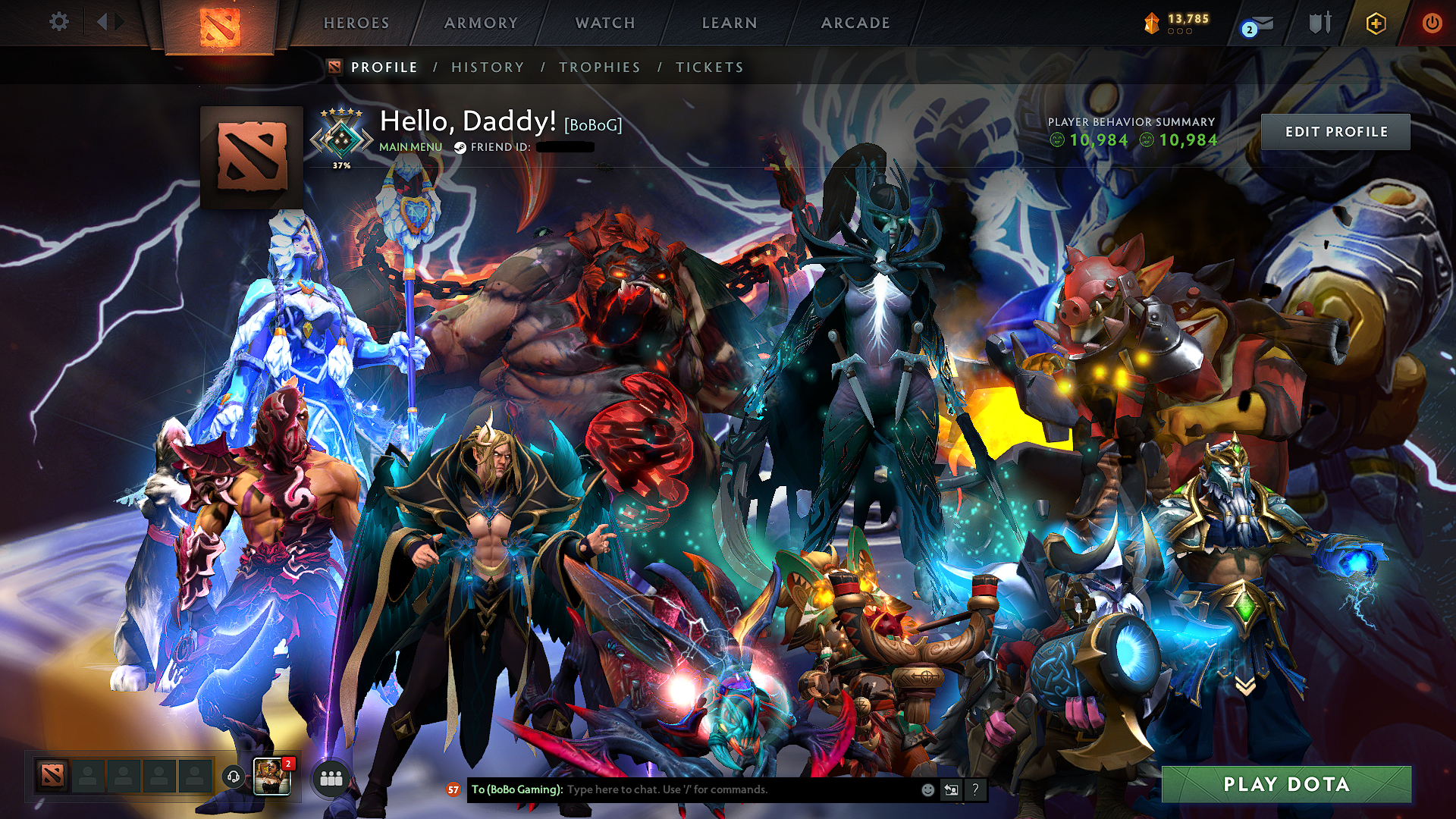
Task: Open the settings gear in the top left
Action: [59, 22]
